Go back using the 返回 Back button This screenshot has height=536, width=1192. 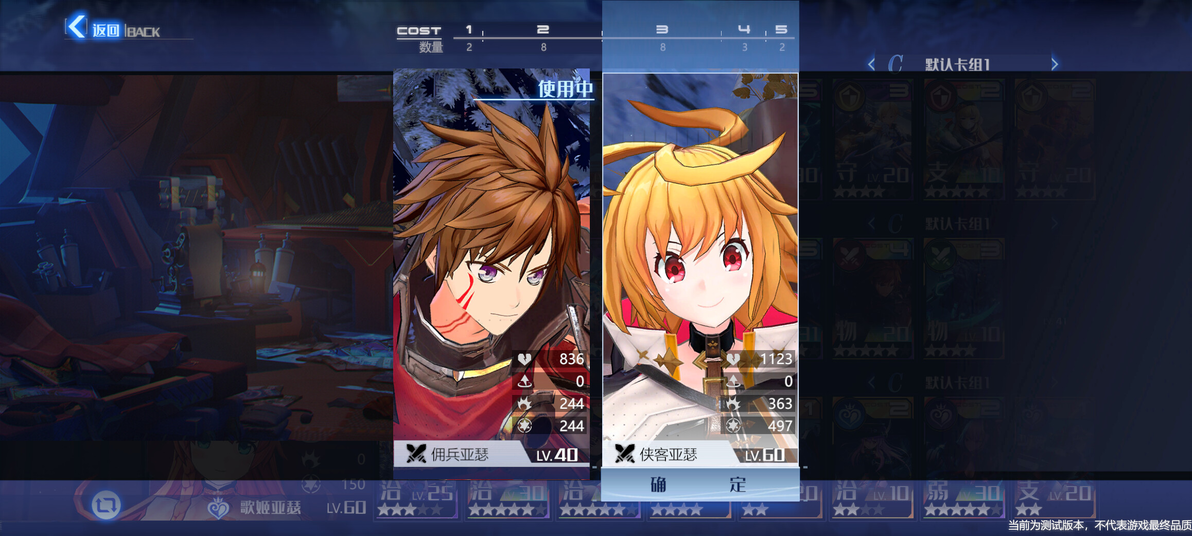point(95,29)
